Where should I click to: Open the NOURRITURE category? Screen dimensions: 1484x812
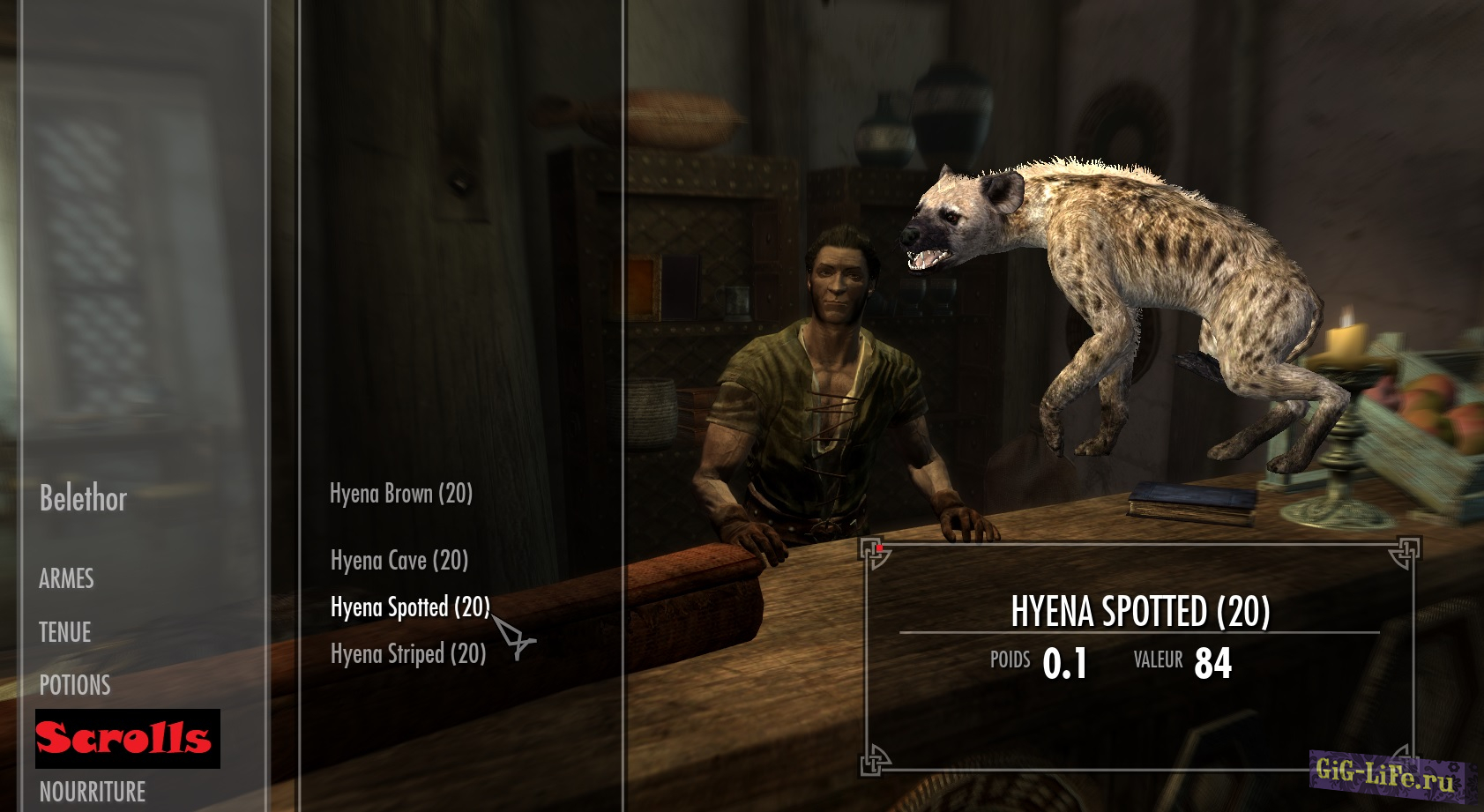tap(93, 792)
